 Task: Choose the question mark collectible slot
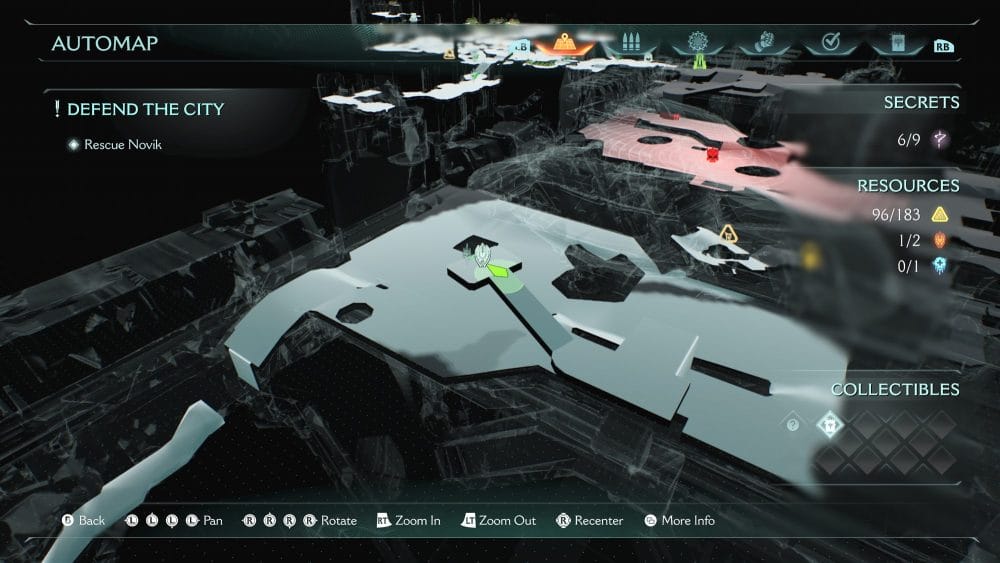pyautogui.click(x=793, y=425)
